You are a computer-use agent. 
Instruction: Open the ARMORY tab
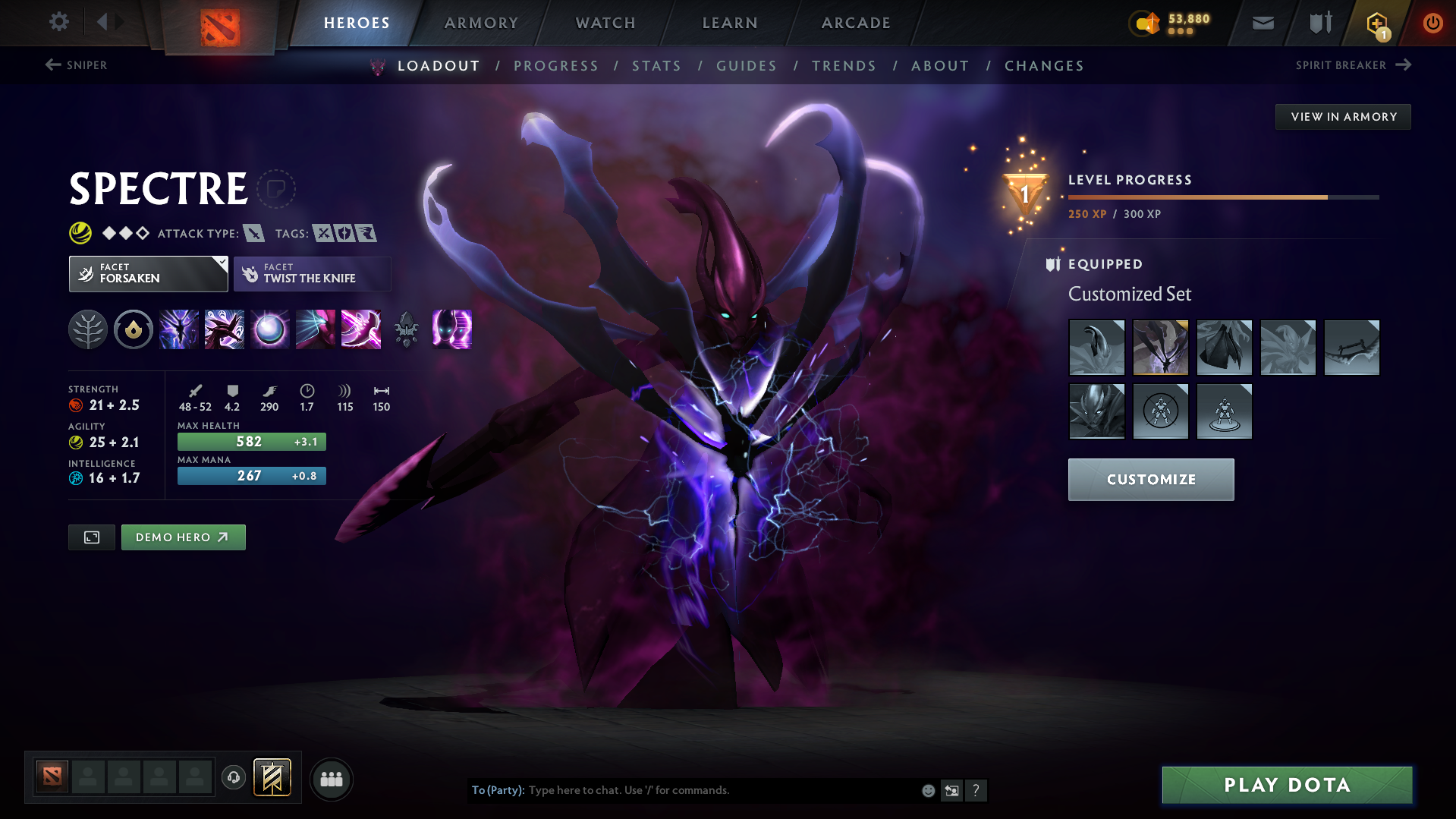pyautogui.click(x=481, y=23)
